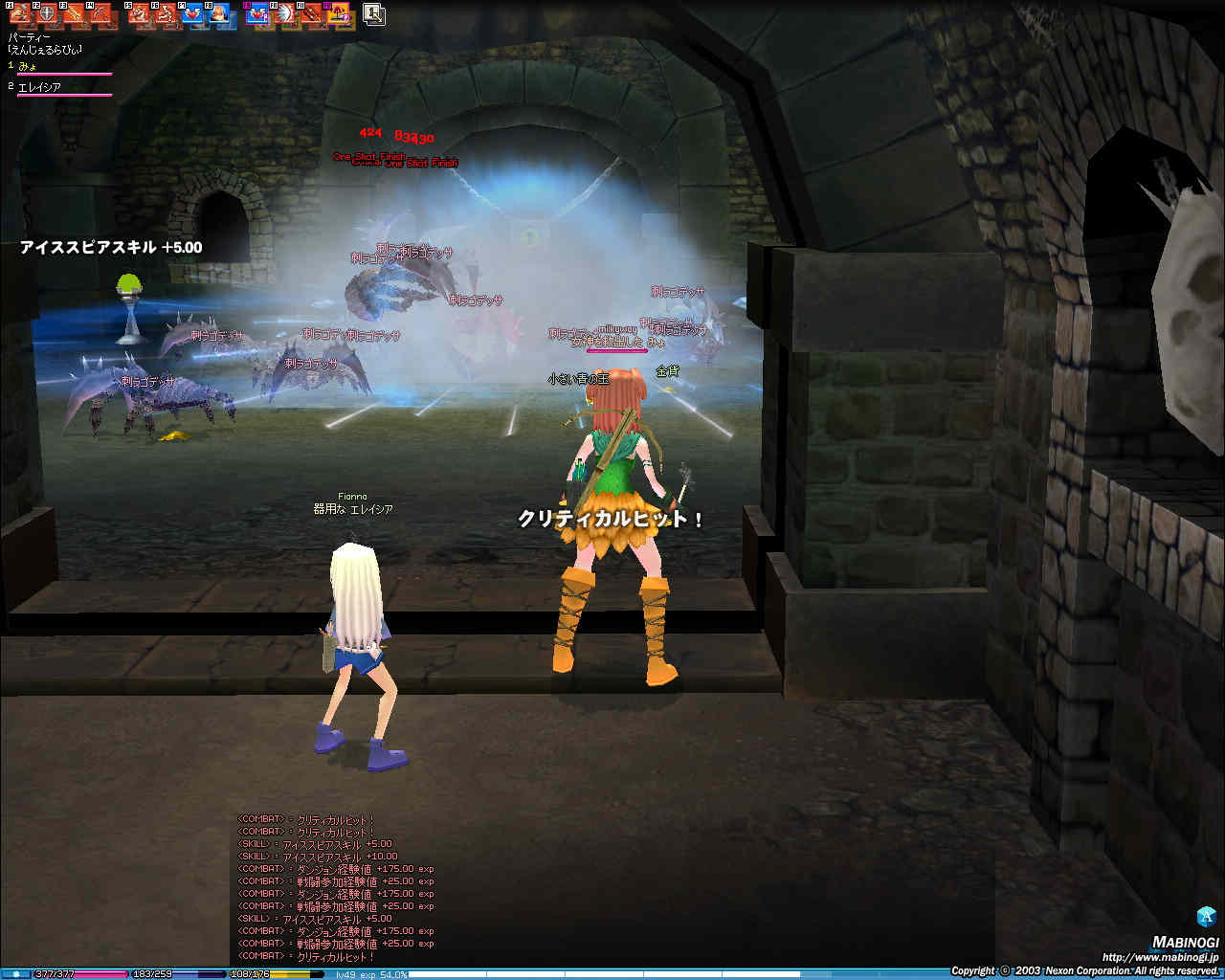This screenshot has height=980, width=1225.
Task: Select the yellow umbrella icon in F12
Action: pyautogui.click(x=339, y=14)
